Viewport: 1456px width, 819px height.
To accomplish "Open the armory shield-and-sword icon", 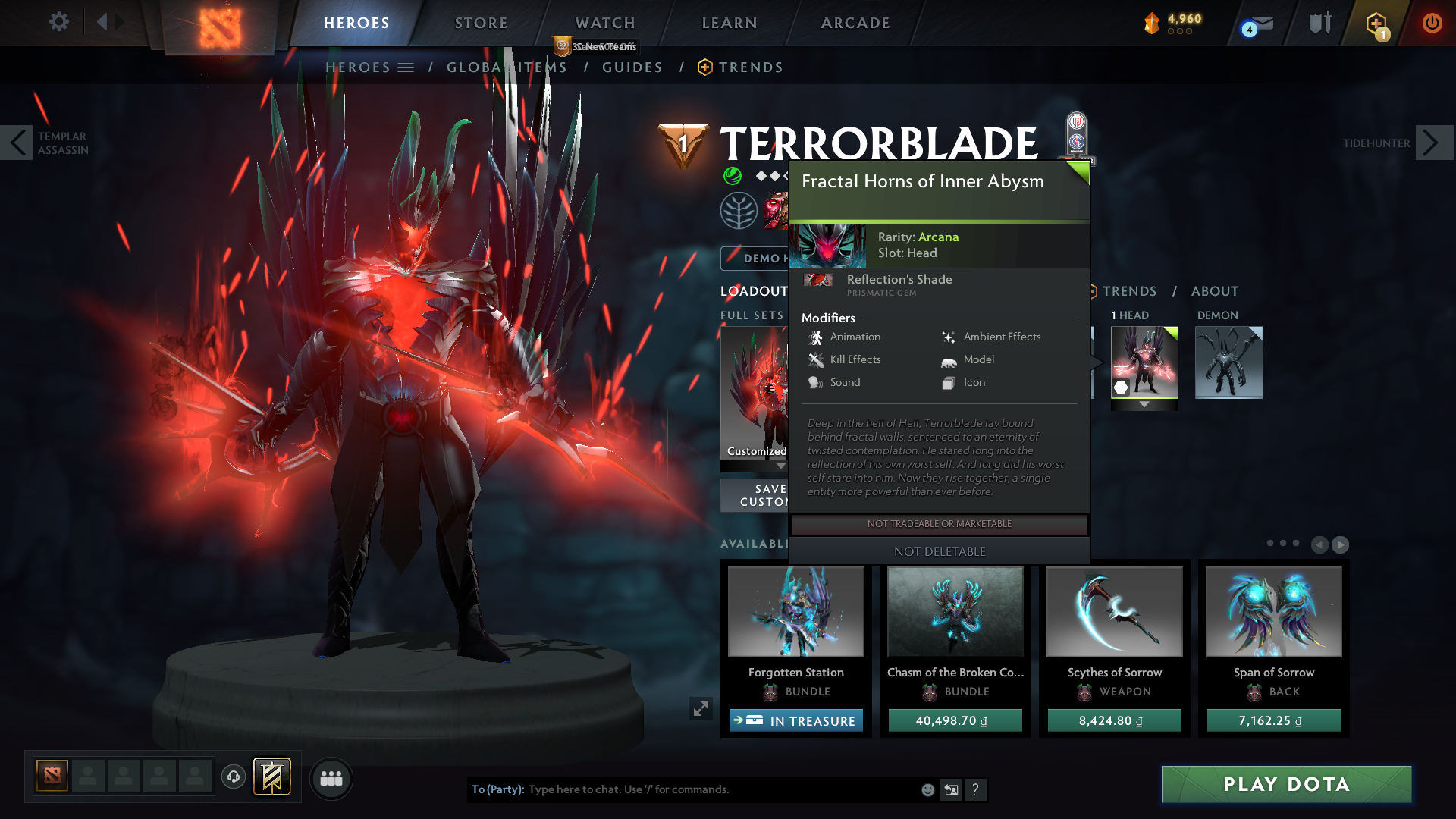I will tap(1319, 23).
